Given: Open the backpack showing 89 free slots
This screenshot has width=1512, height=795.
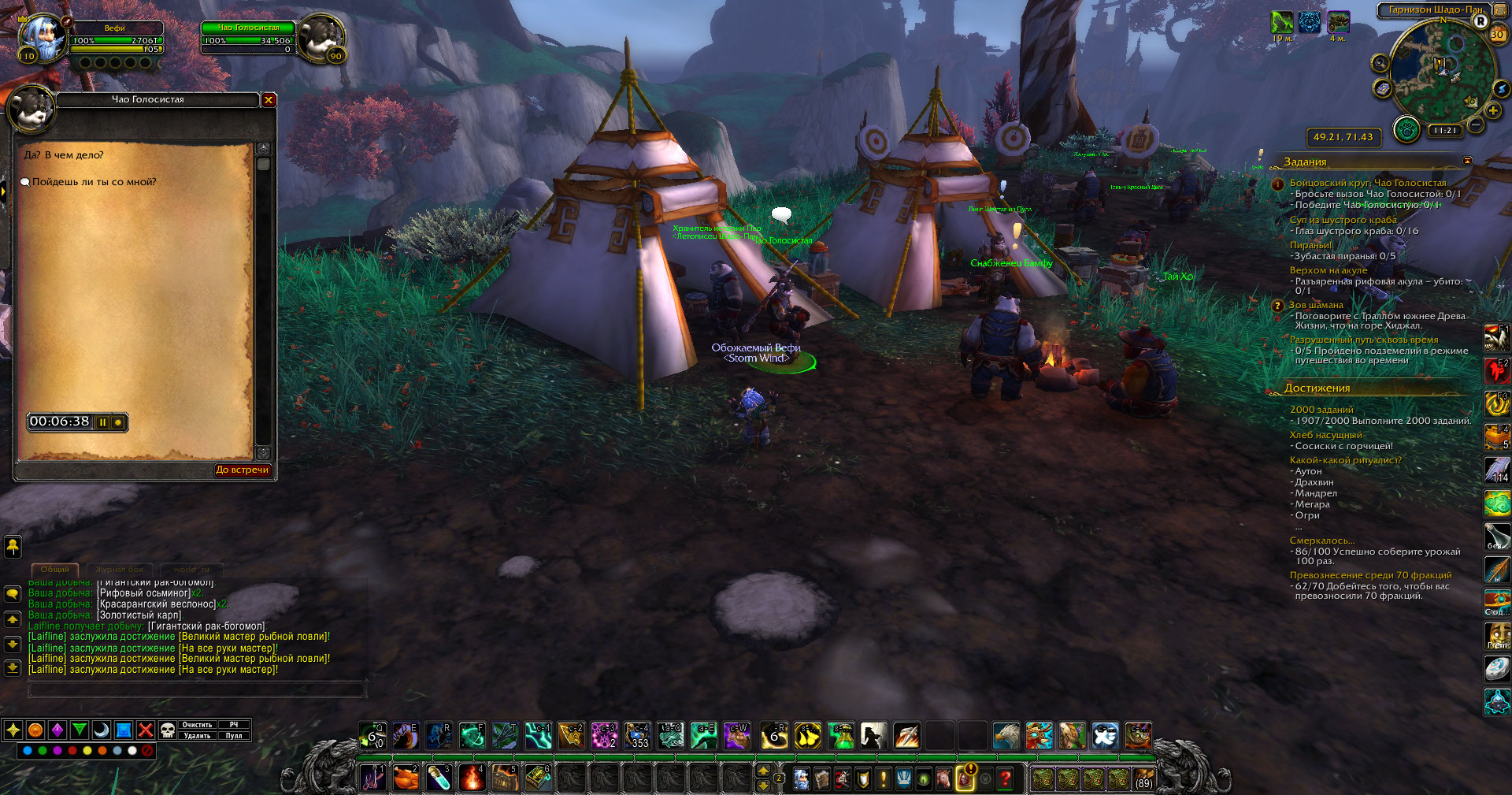Looking at the screenshot, I should pyautogui.click(x=1143, y=779).
